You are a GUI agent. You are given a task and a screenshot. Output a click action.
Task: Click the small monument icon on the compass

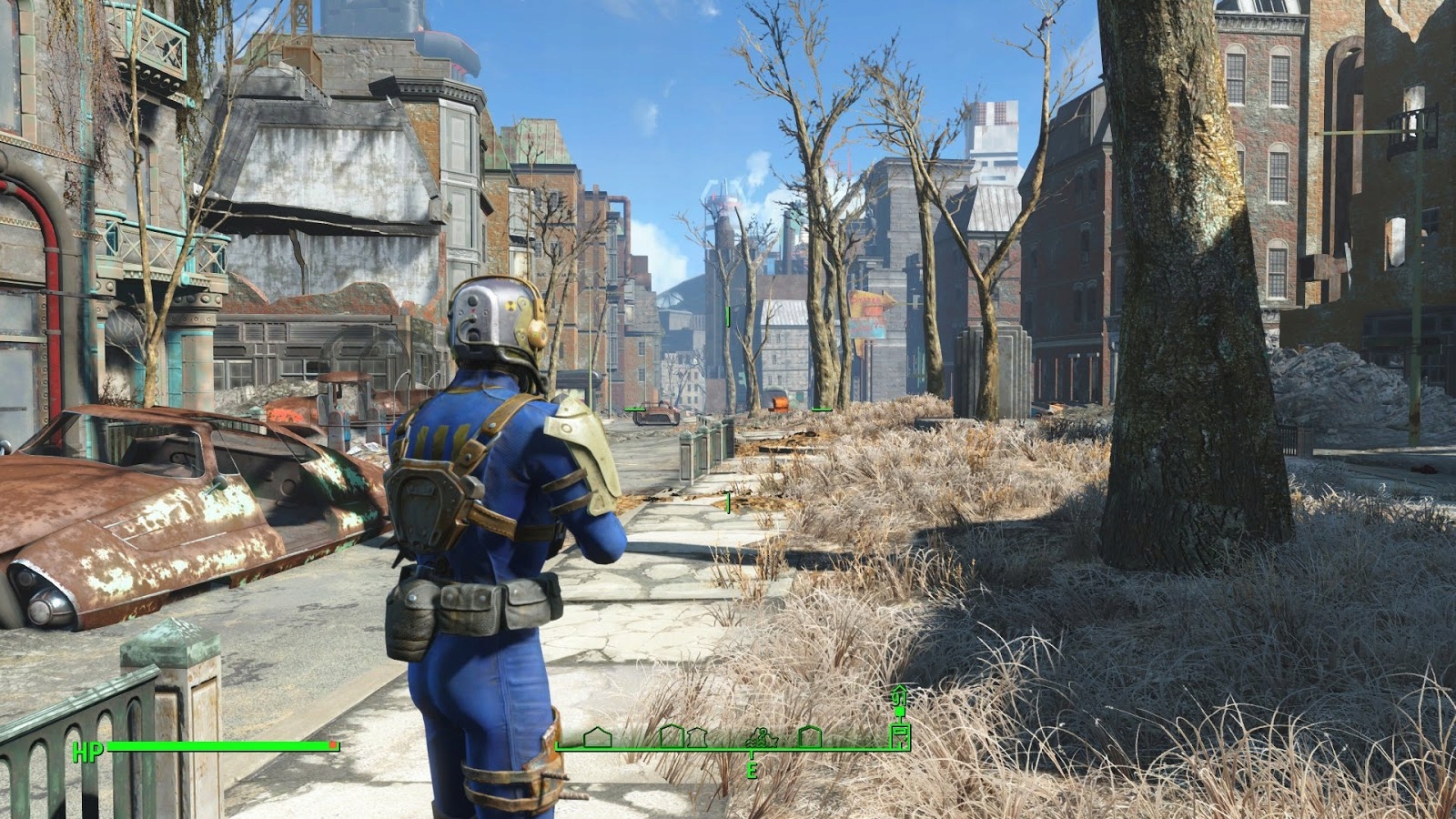point(697,737)
